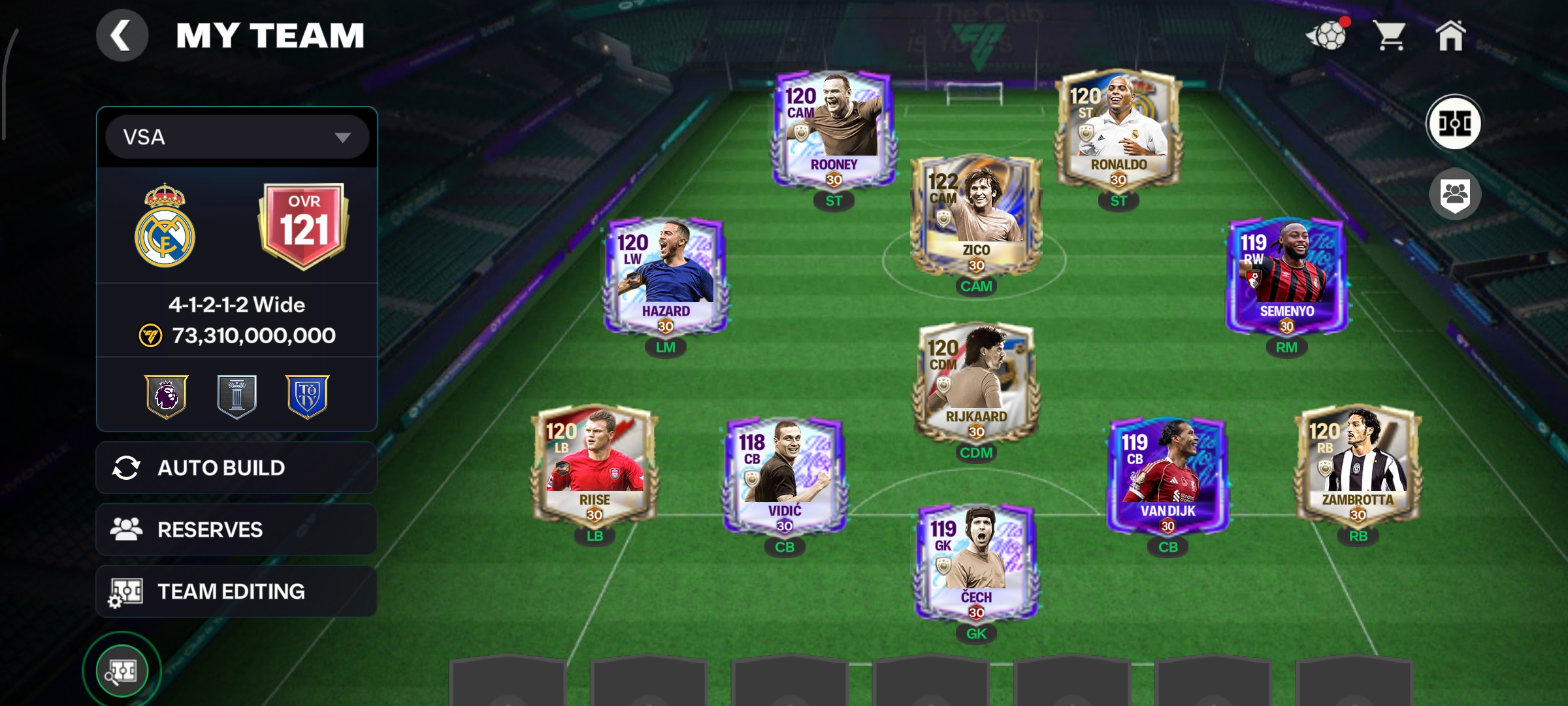Start Auto Build for the squad

pos(237,468)
